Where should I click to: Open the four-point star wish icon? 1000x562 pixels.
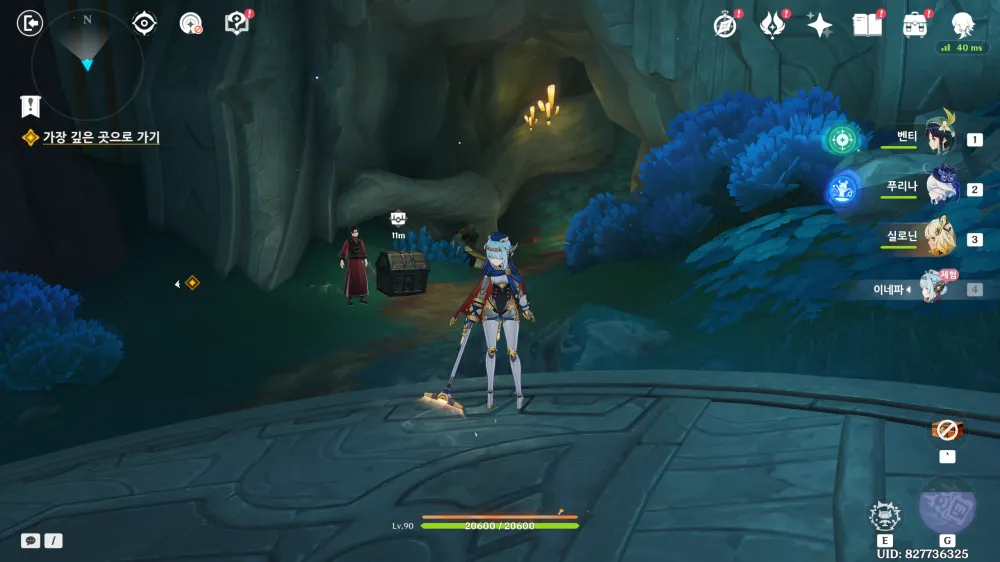point(820,25)
